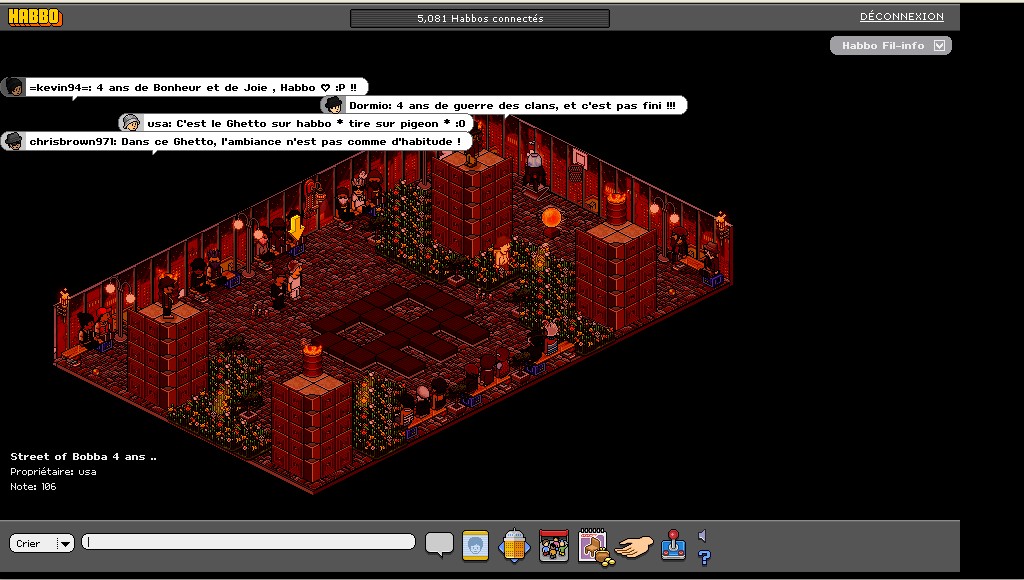
Task: Open the furniture catalogue icon
Action: pos(594,546)
